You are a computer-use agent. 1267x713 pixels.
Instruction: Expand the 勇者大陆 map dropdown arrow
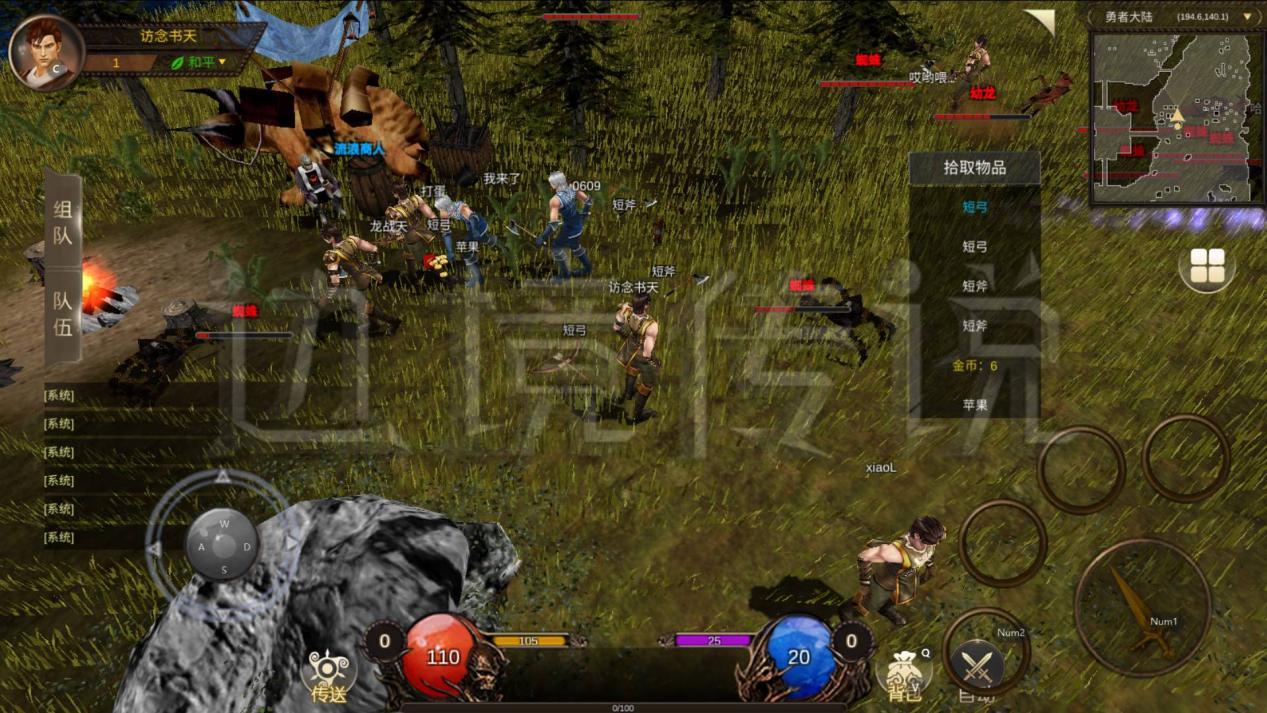pyautogui.click(x=1247, y=17)
